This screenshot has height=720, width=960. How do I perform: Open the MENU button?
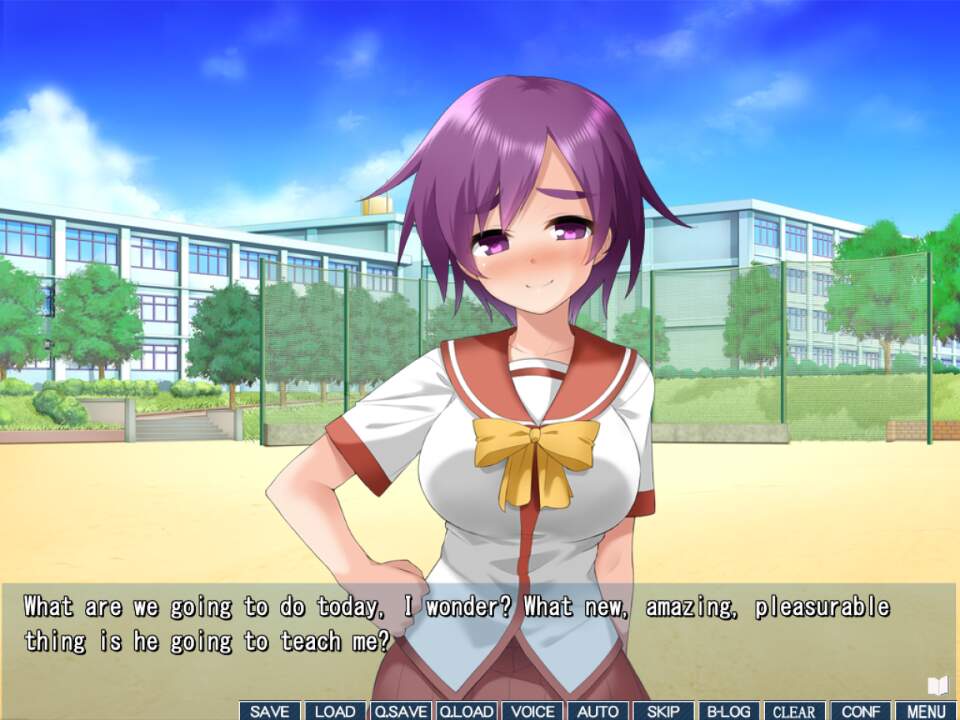click(x=926, y=711)
